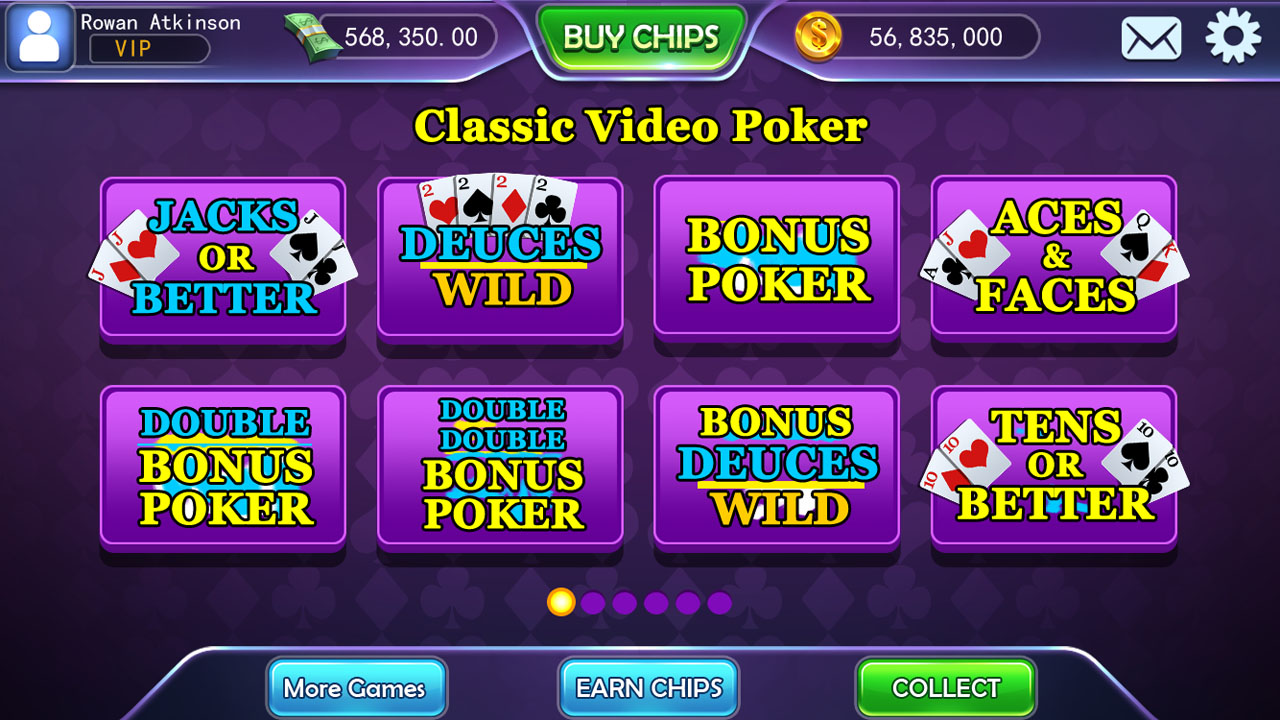Screen dimensions: 1280x720
Task: Open Aces & Faces game tile
Action: pos(1054,258)
